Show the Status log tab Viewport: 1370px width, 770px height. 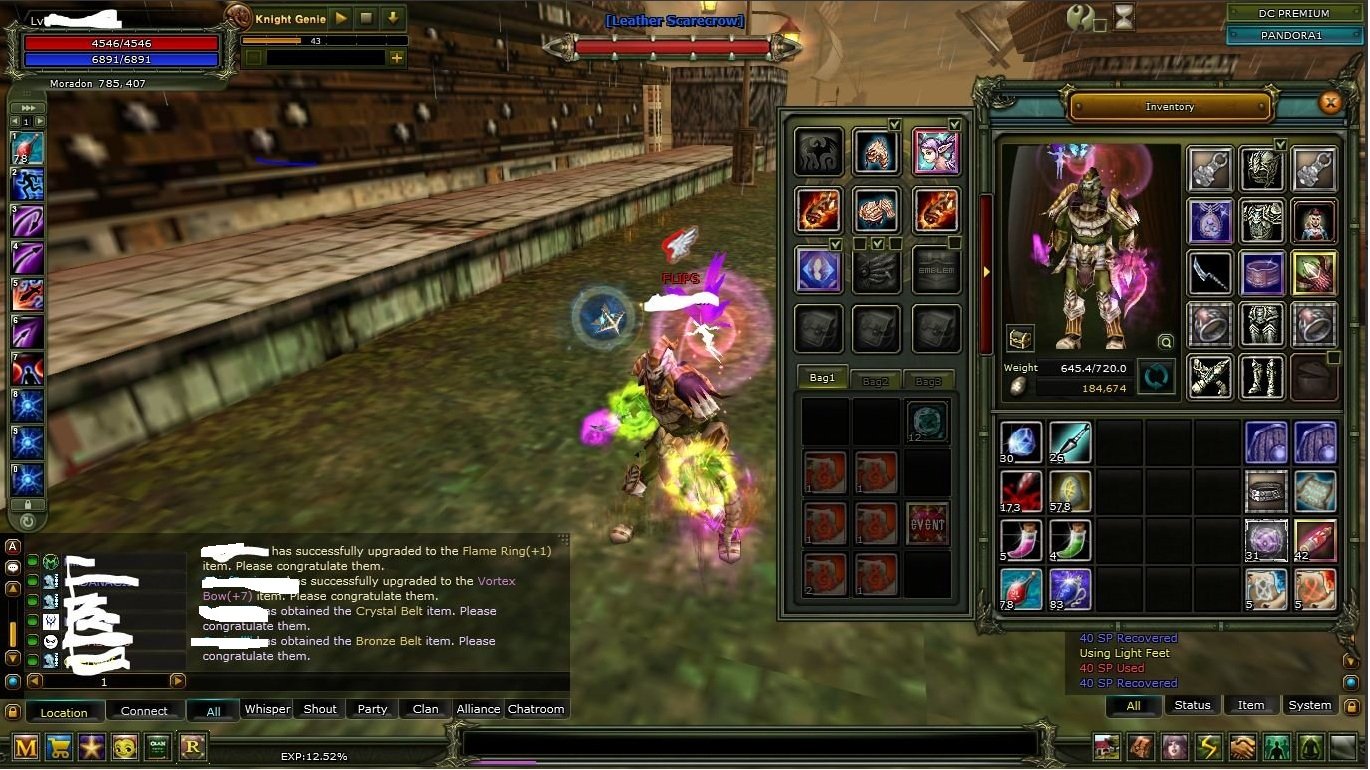tap(1192, 705)
